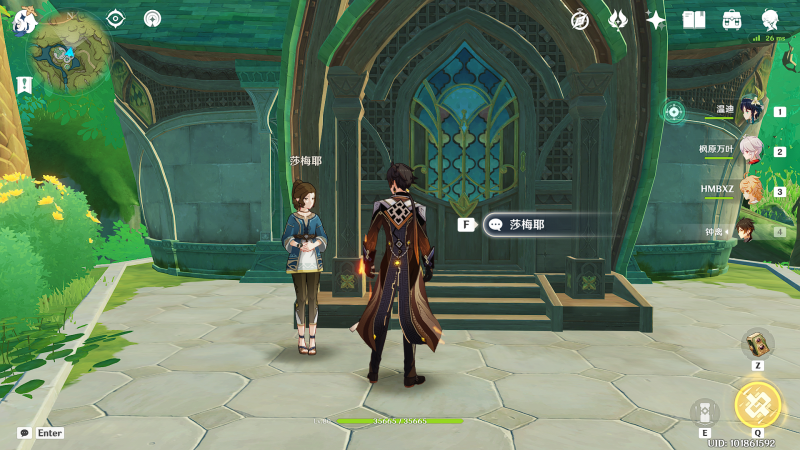Use the camera-like gadget icon
The image size is (800, 450).
tap(705, 412)
